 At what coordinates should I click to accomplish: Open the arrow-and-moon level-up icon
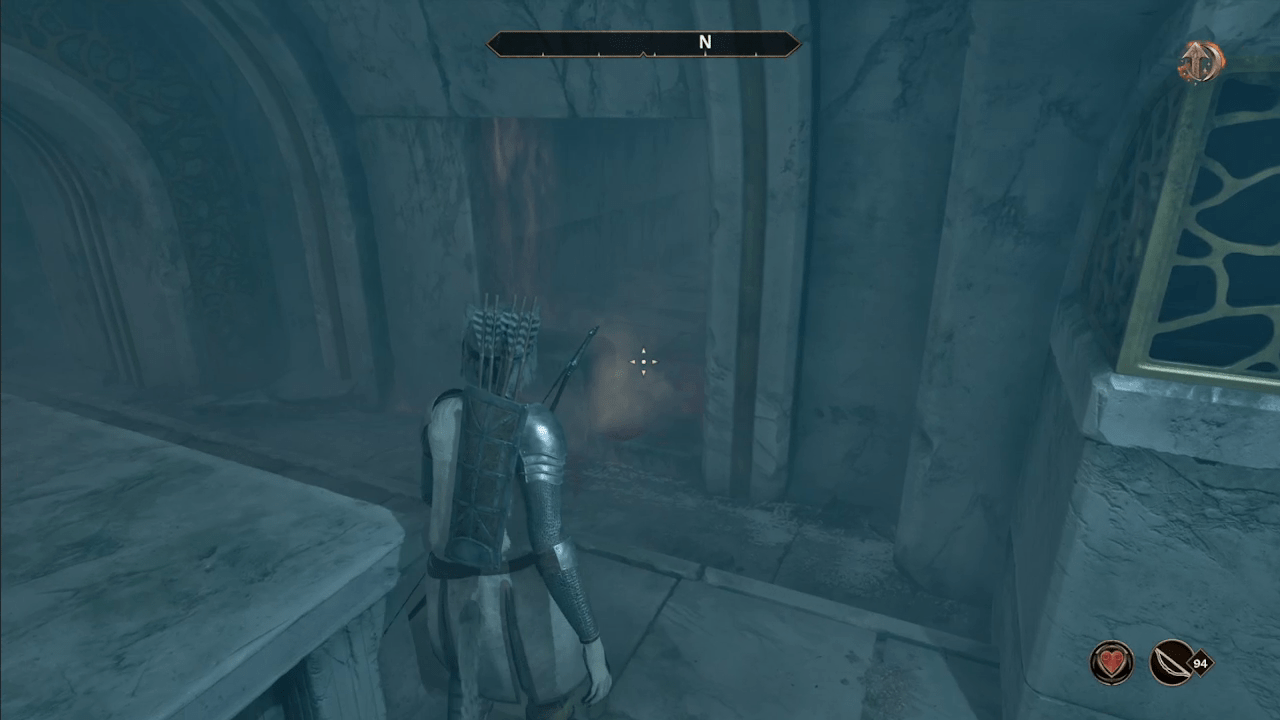coord(1202,64)
